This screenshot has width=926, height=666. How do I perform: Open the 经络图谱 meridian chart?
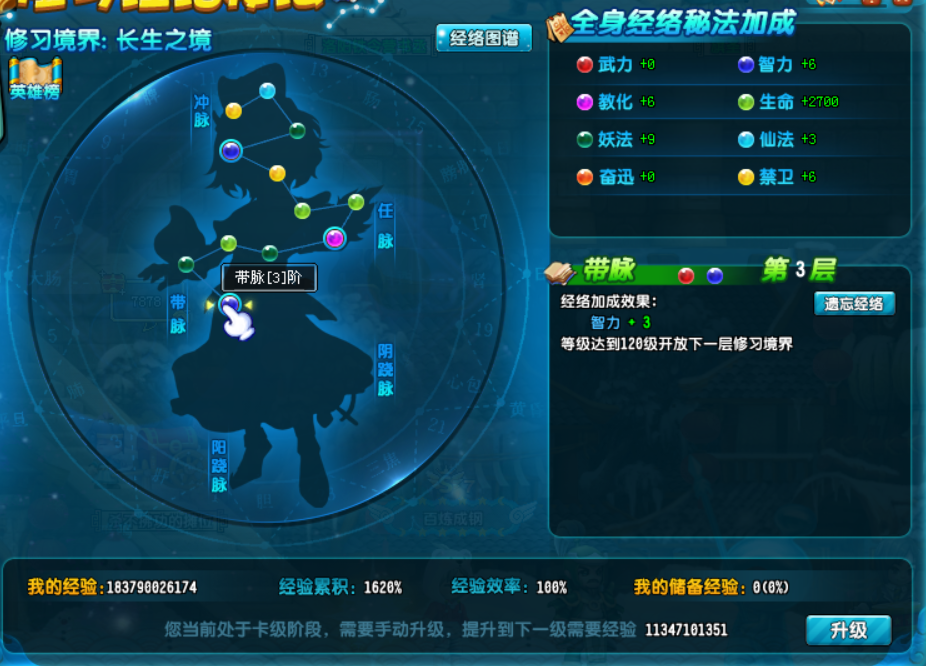point(484,39)
